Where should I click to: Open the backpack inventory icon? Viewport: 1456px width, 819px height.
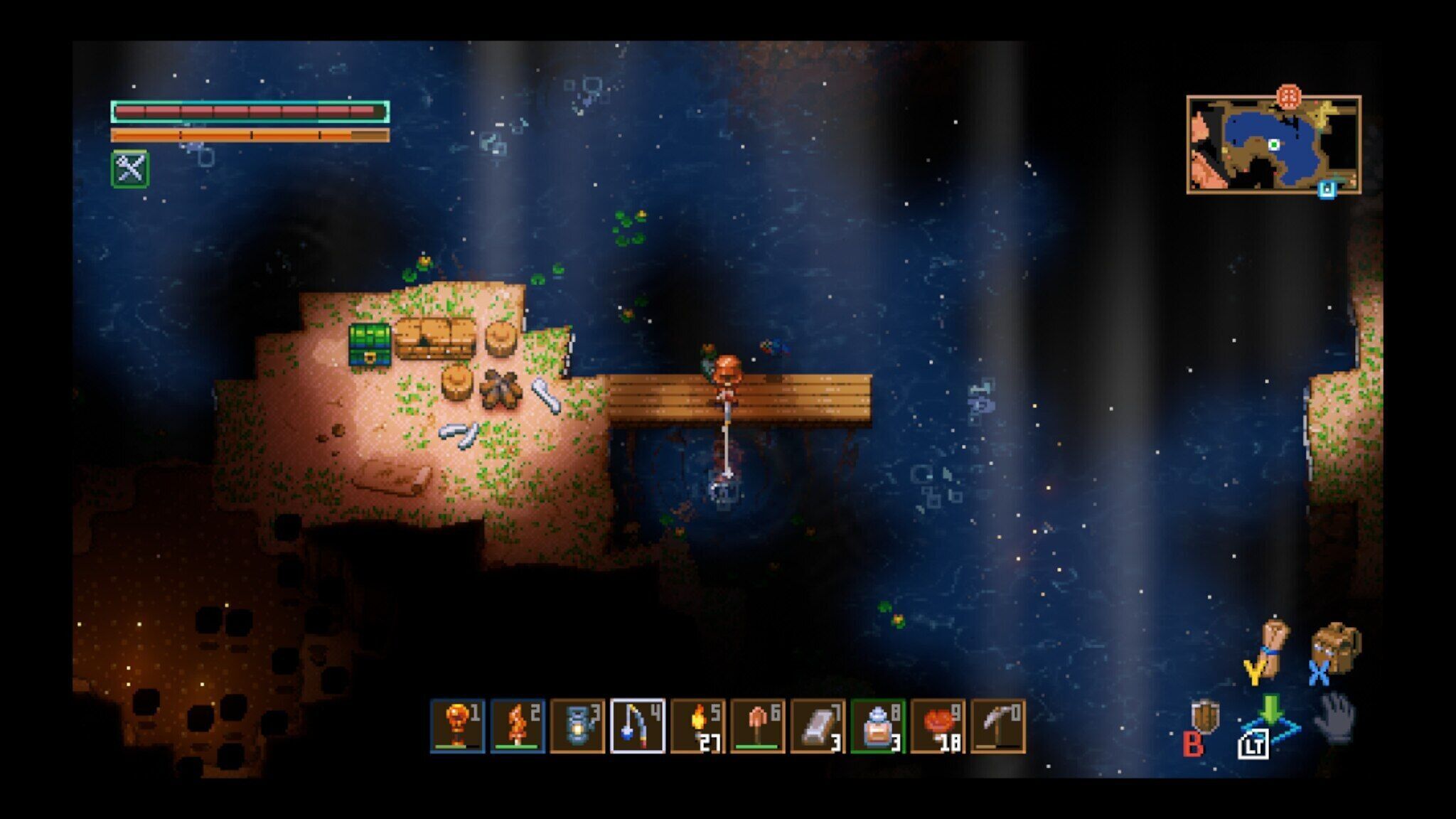1334,647
